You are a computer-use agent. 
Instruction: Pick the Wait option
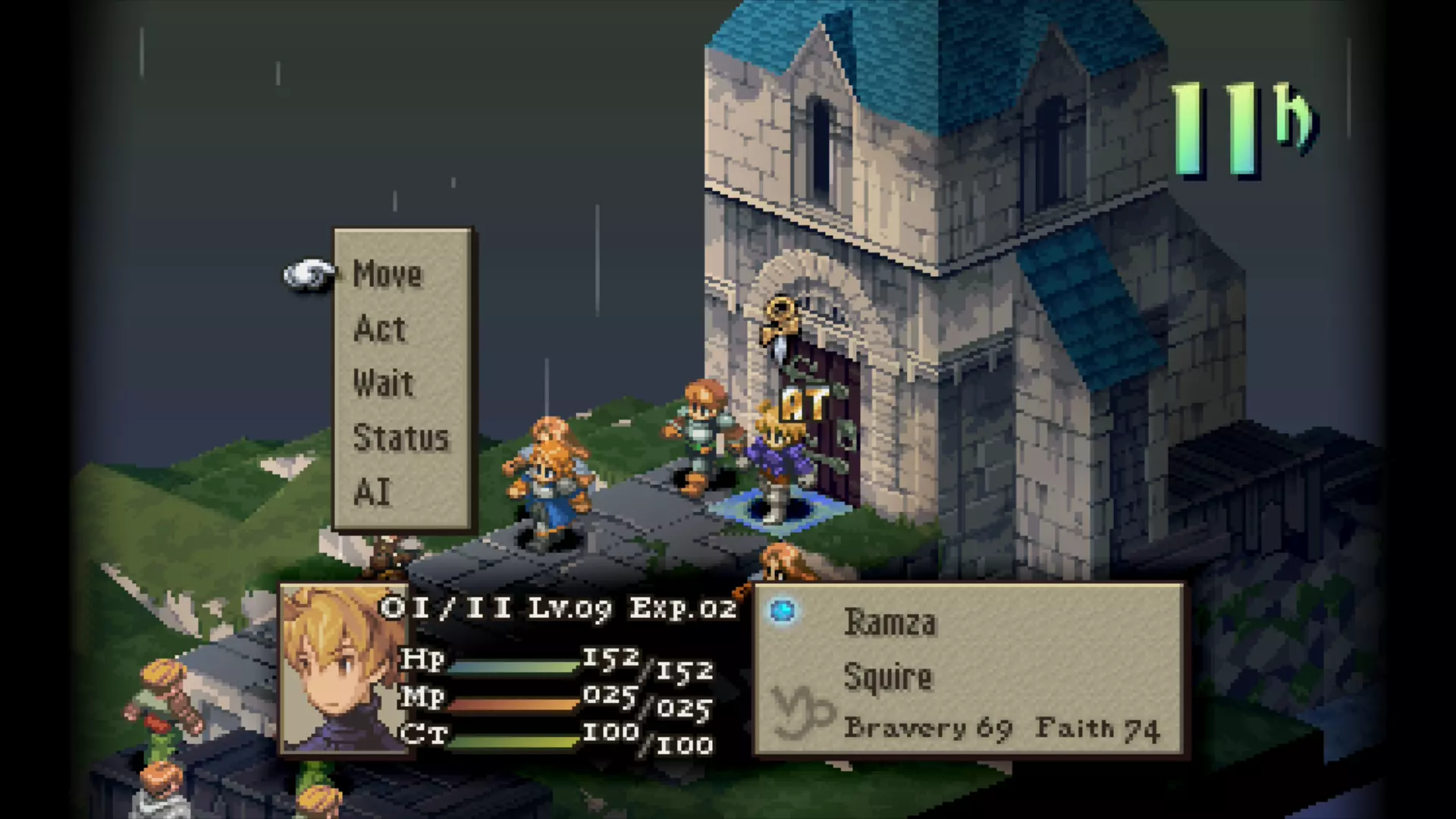383,384
